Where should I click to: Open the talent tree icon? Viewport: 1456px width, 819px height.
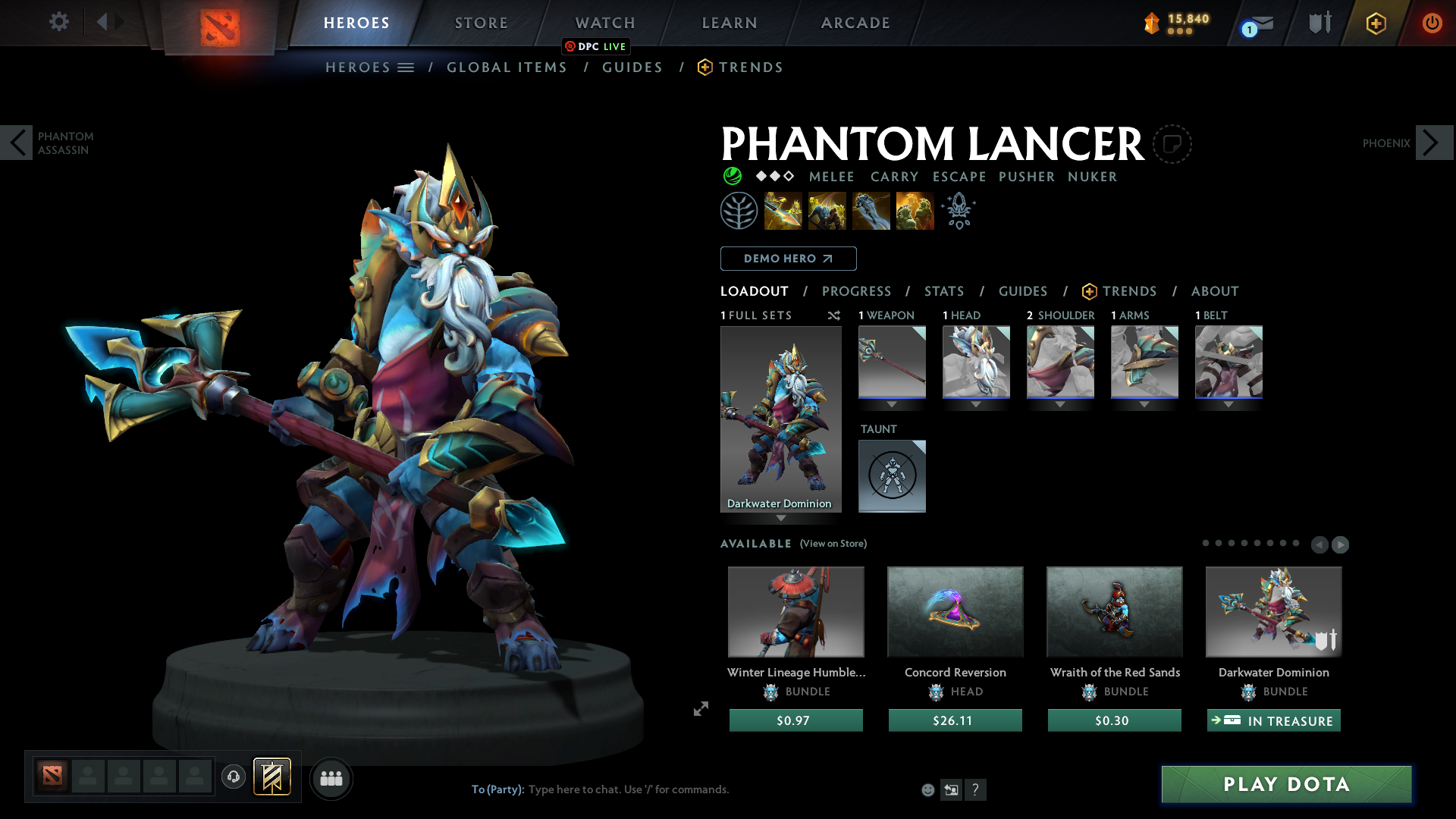point(739,210)
